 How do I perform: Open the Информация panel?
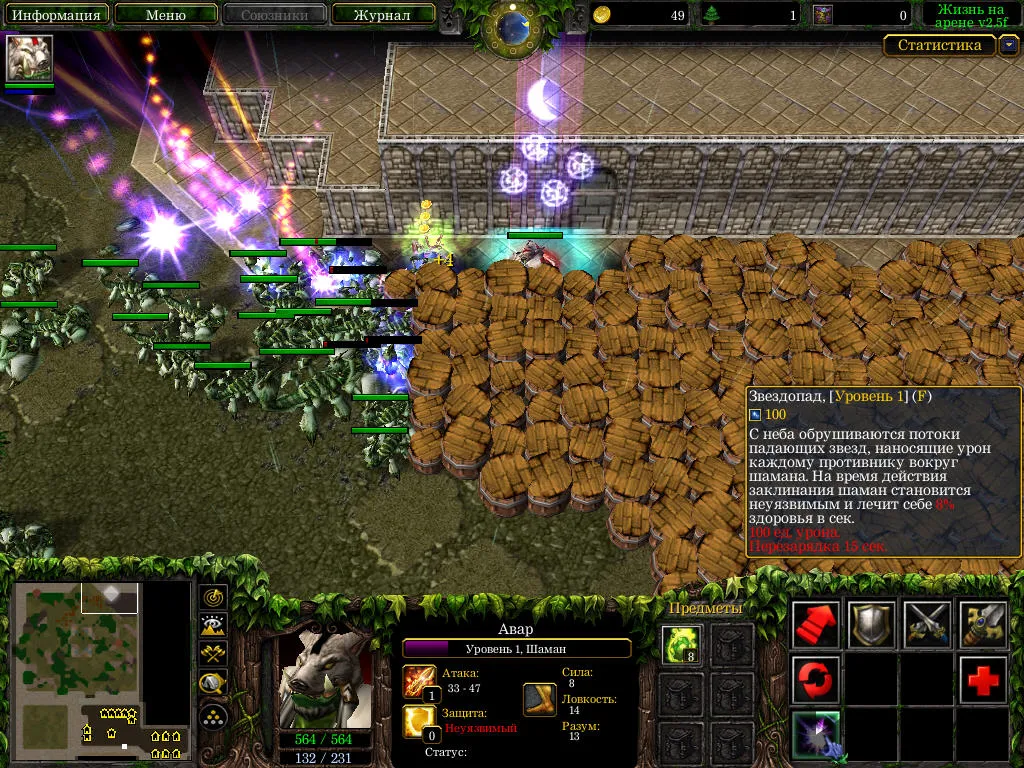[x=55, y=15]
